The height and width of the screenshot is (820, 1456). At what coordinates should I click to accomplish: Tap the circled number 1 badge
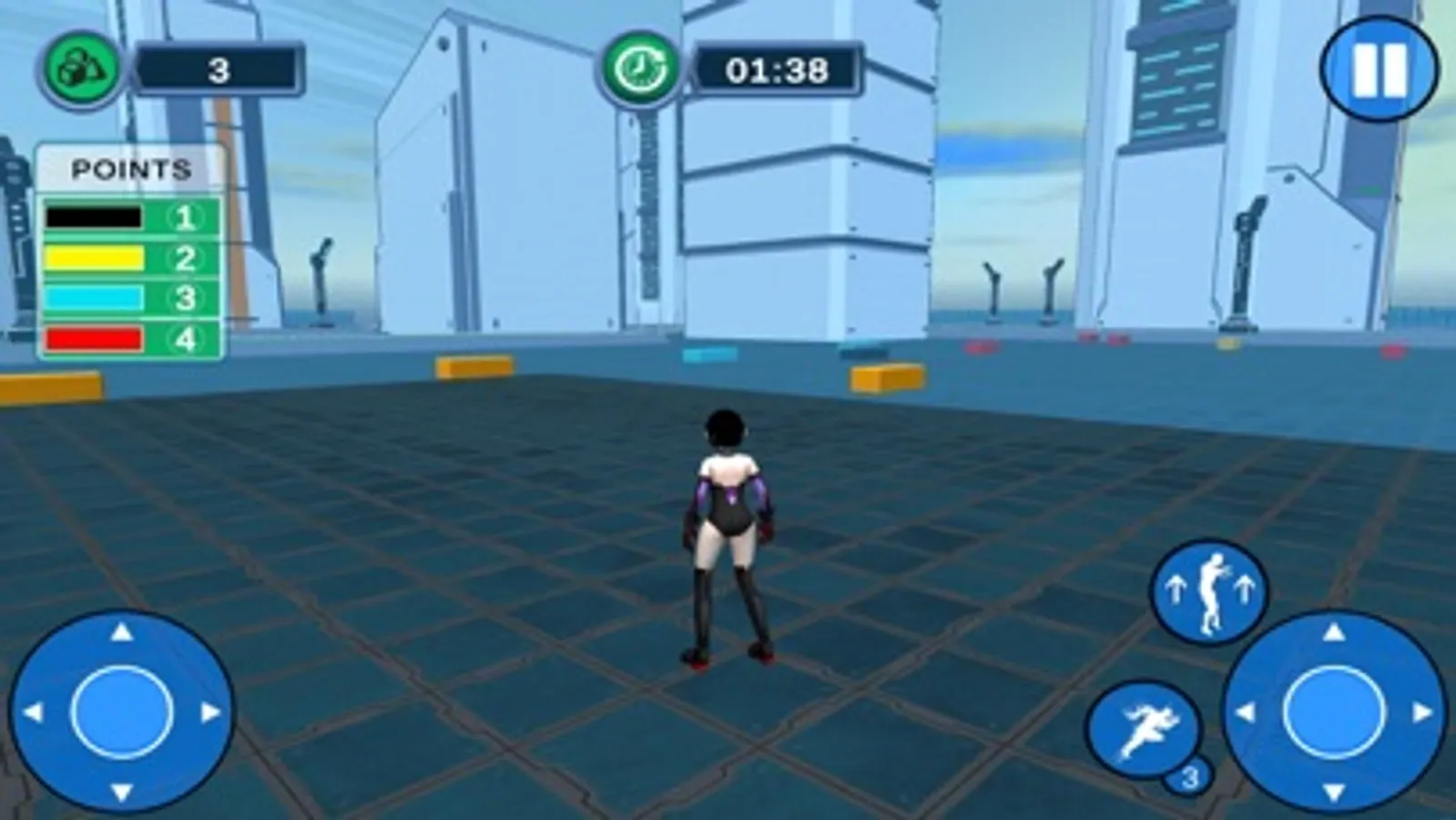click(181, 217)
